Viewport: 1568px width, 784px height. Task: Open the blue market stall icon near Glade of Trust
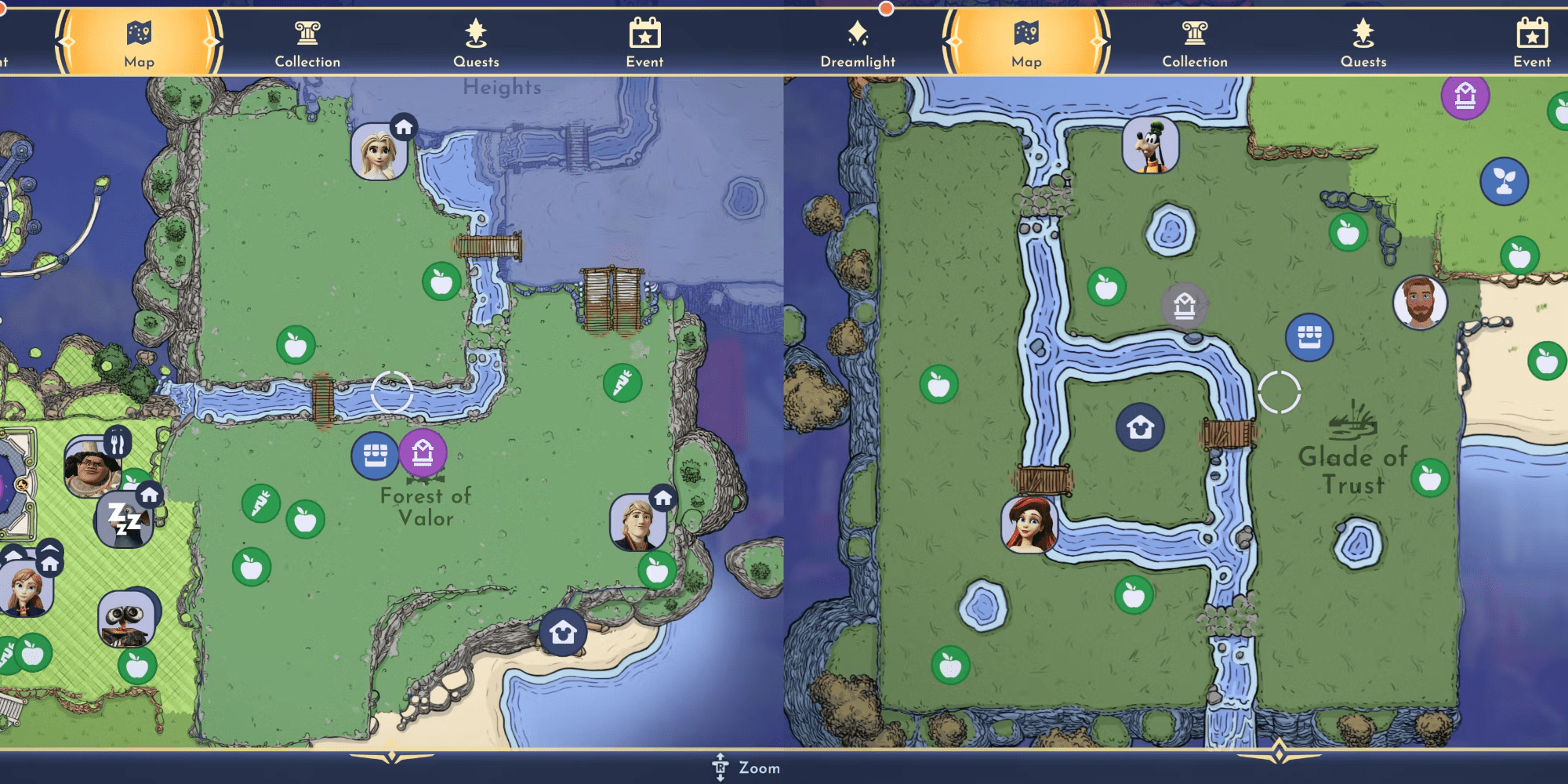point(1309,338)
